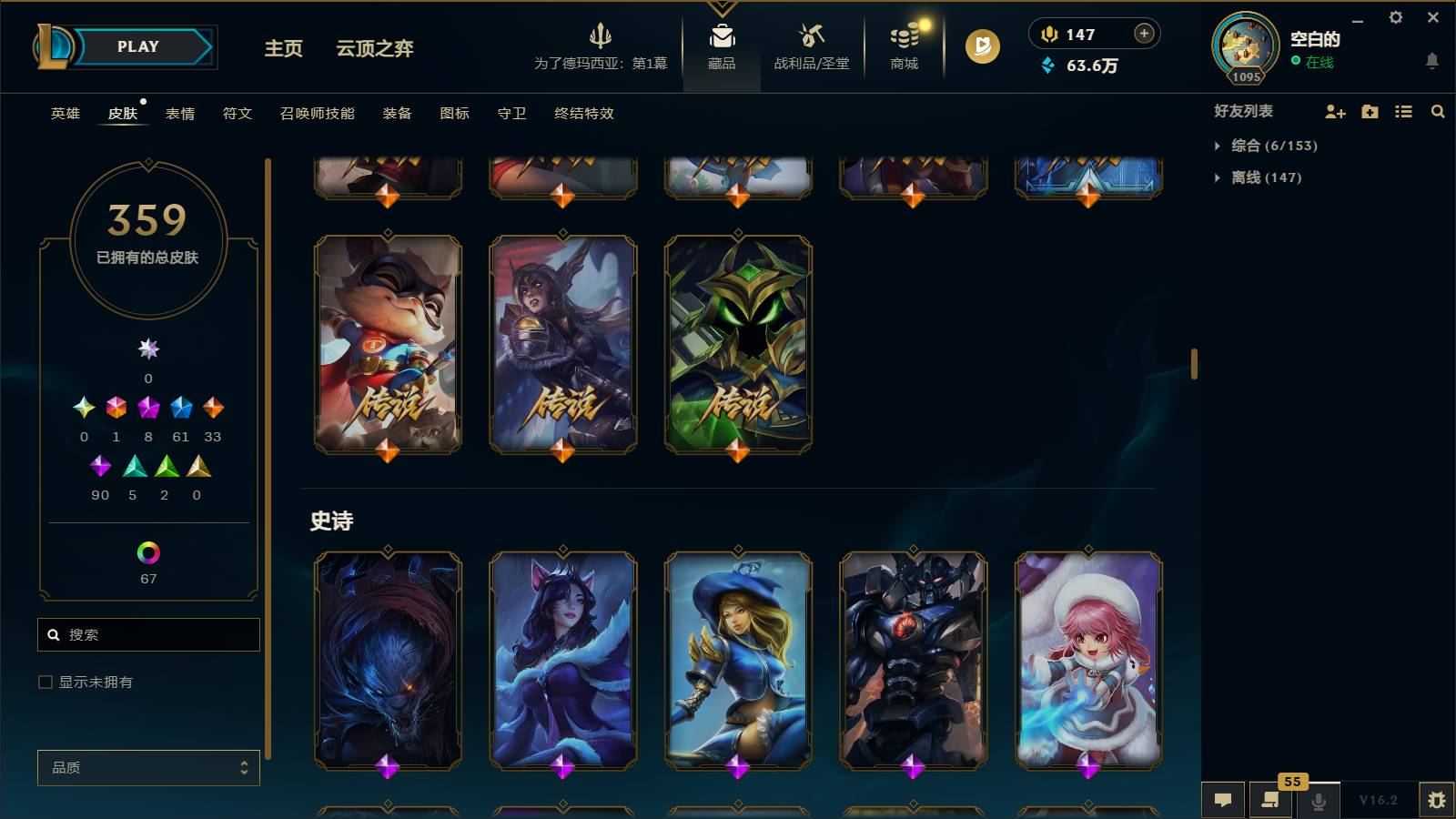Open the friend group creation folder icon
1456x819 pixels.
[x=1369, y=111]
